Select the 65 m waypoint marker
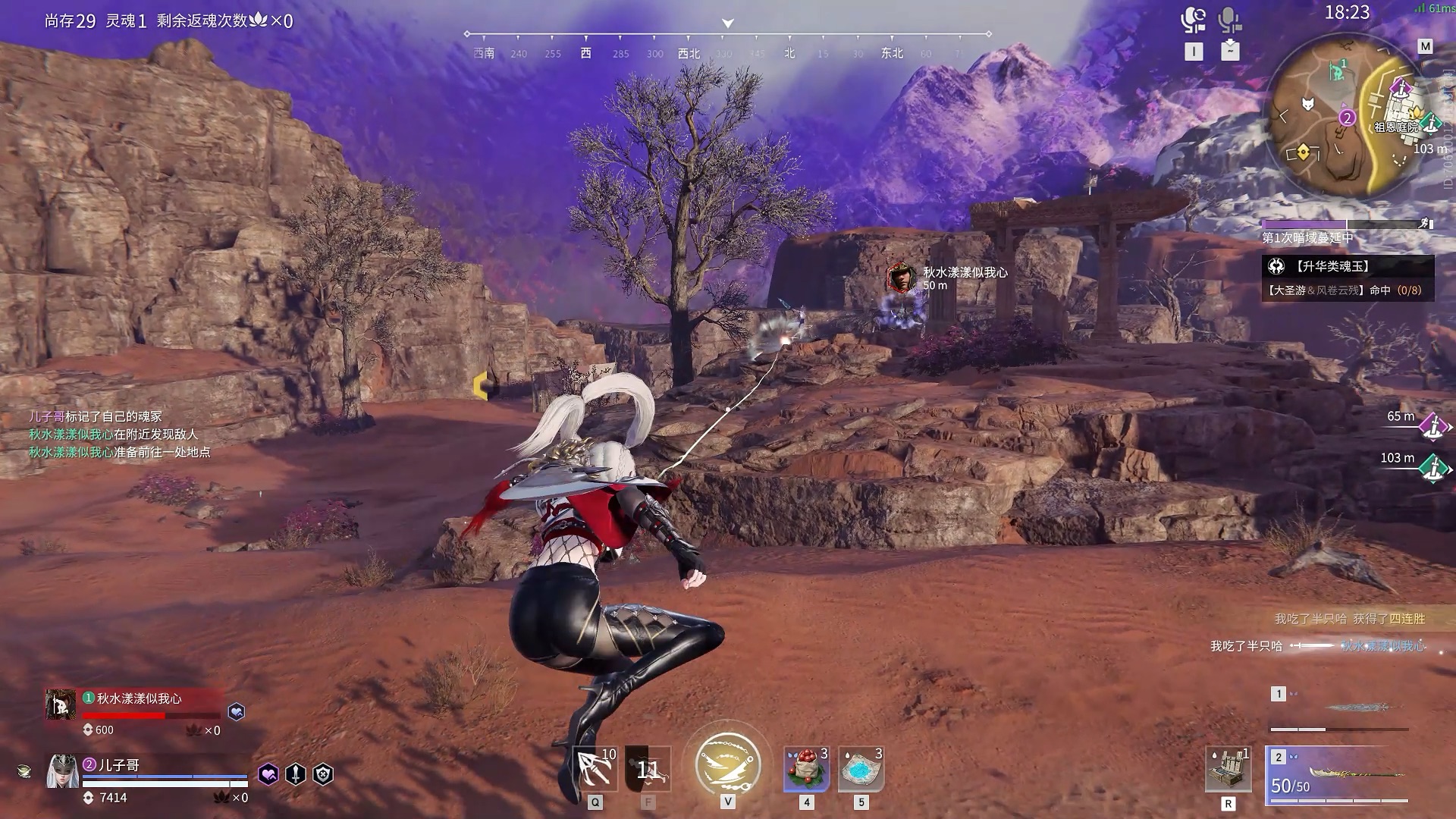This screenshot has height=819, width=1456. (1432, 426)
